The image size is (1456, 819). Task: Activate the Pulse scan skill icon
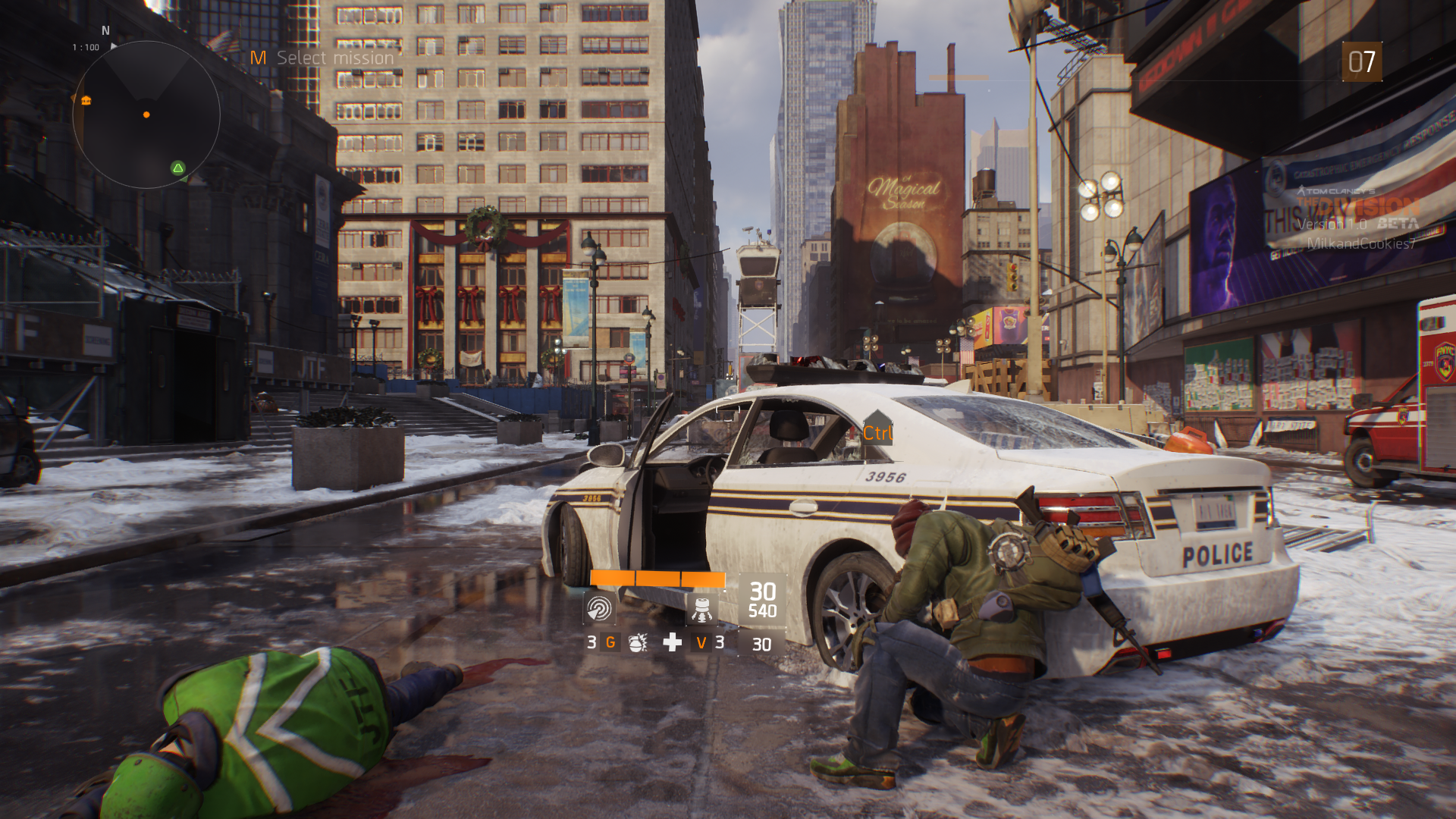pos(599,609)
